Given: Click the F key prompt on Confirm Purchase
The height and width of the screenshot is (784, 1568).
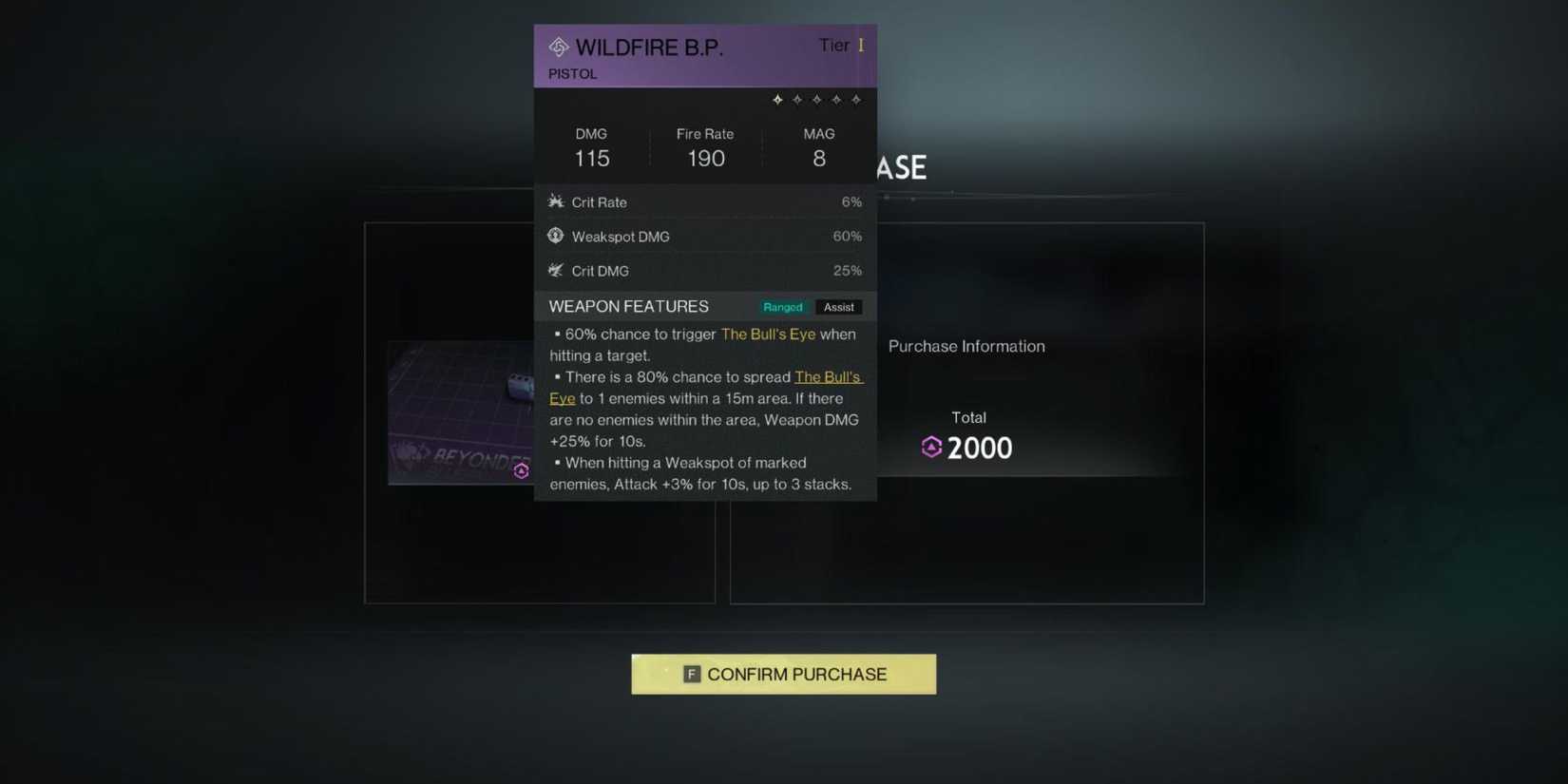Looking at the screenshot, I should pyautogui.click(x=691, y=673).
